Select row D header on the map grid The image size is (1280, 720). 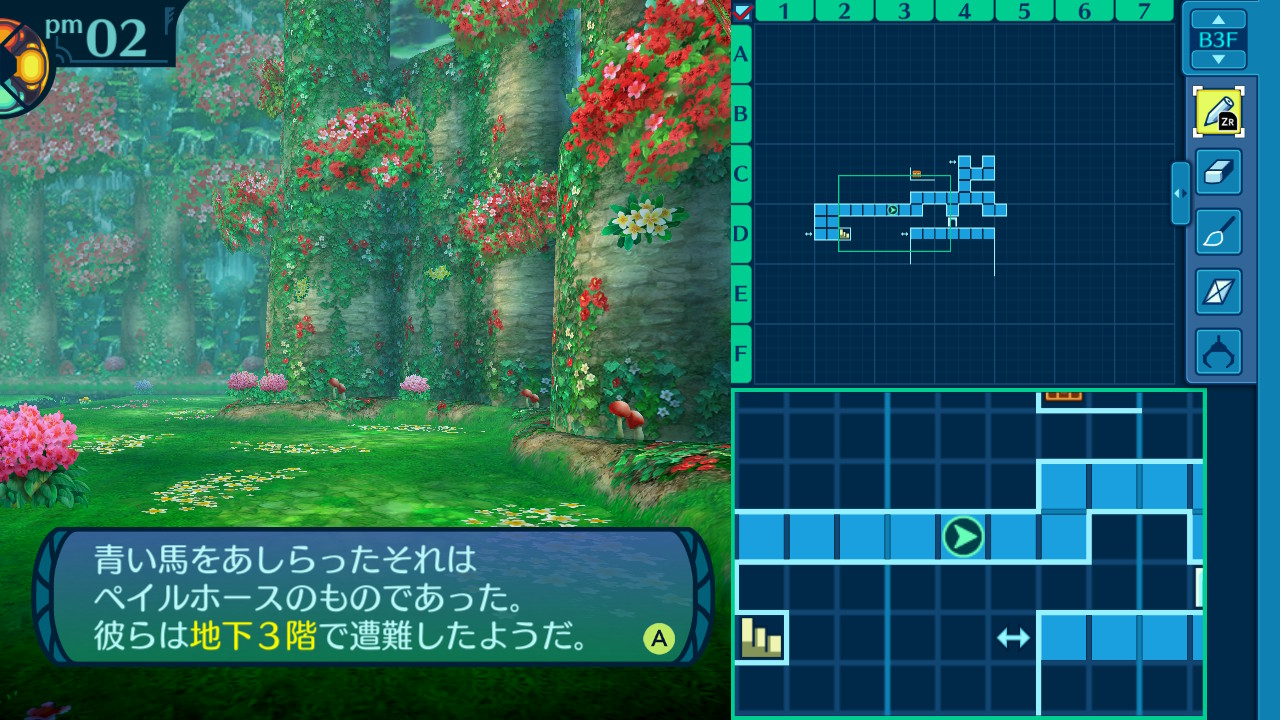point(741,233)
